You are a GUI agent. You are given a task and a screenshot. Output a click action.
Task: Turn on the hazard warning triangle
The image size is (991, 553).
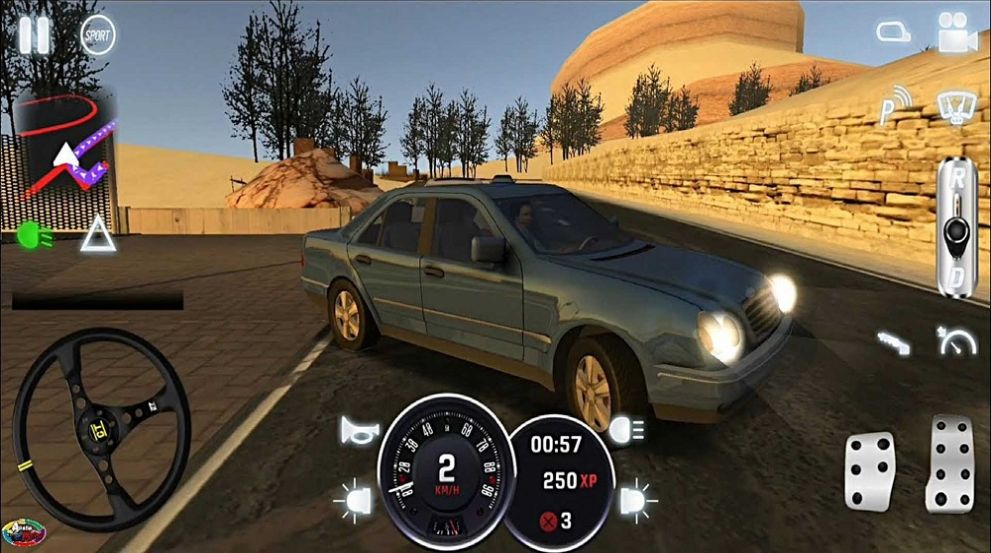[97, 235]
